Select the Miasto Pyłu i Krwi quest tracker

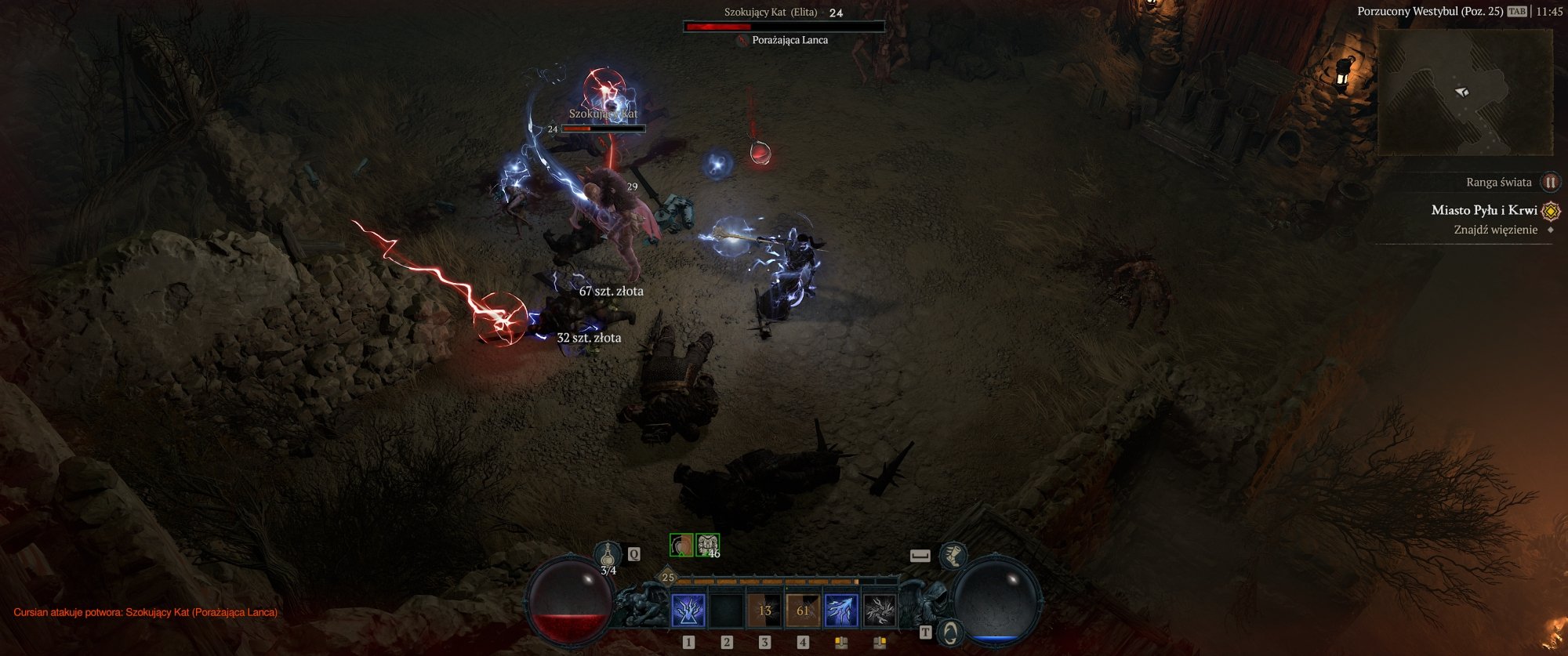[x=1483, y=210]
